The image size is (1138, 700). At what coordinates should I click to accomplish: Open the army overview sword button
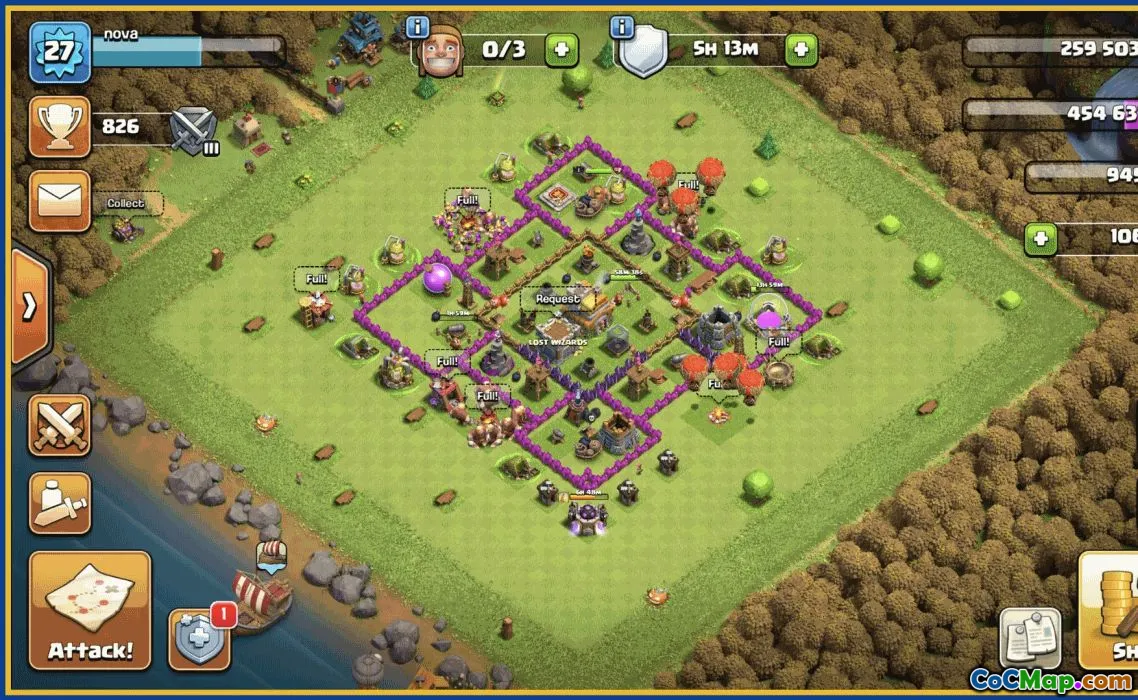[59, 503]
